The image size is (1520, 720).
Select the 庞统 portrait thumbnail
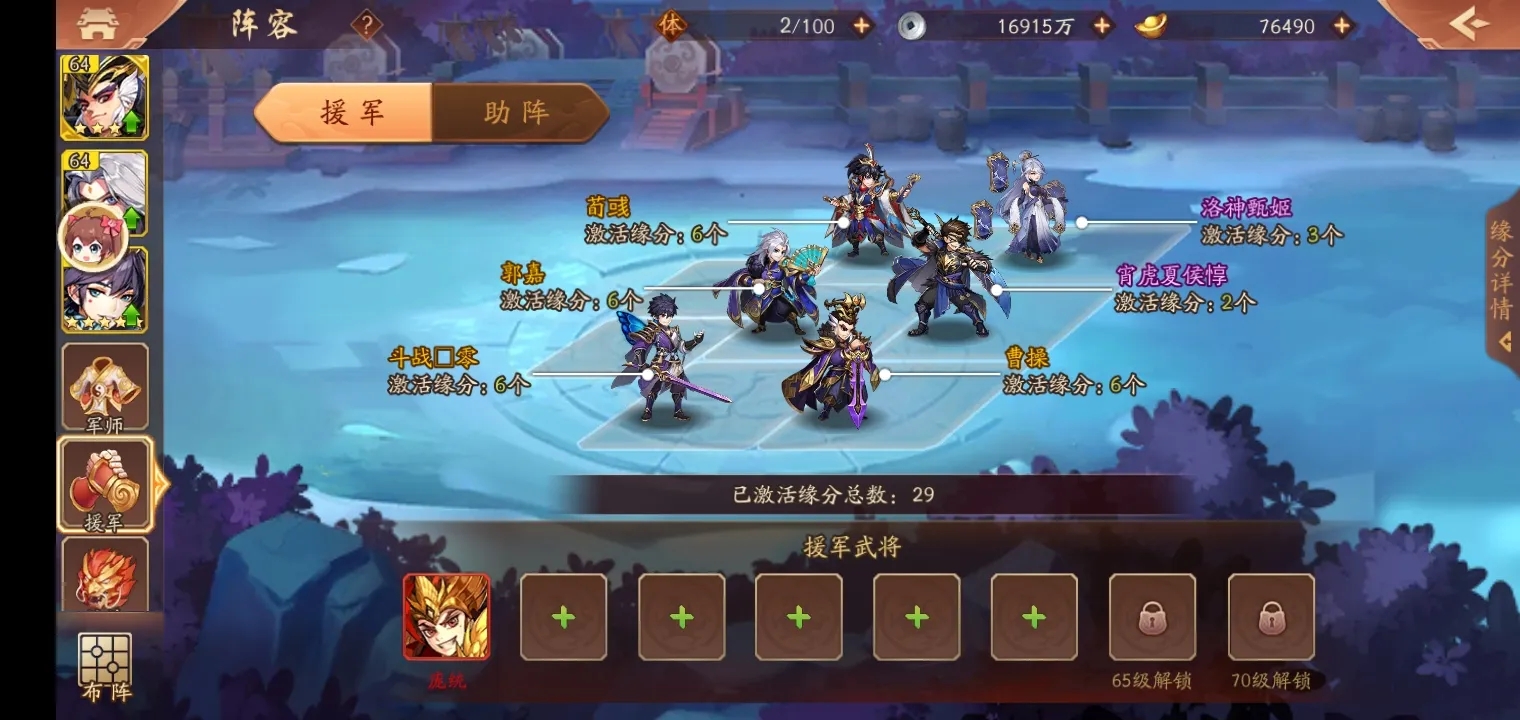coord(447,617)
